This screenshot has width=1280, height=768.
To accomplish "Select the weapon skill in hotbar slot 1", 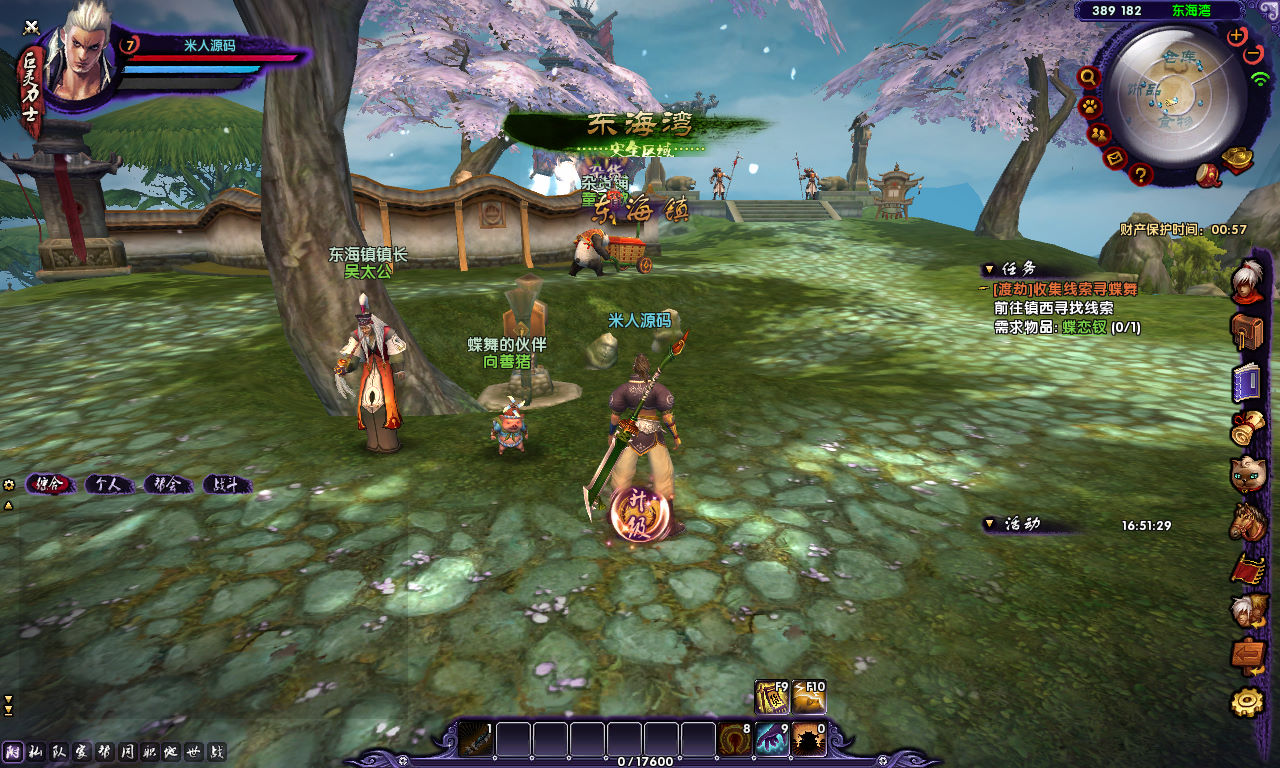I will pos(476,740).
